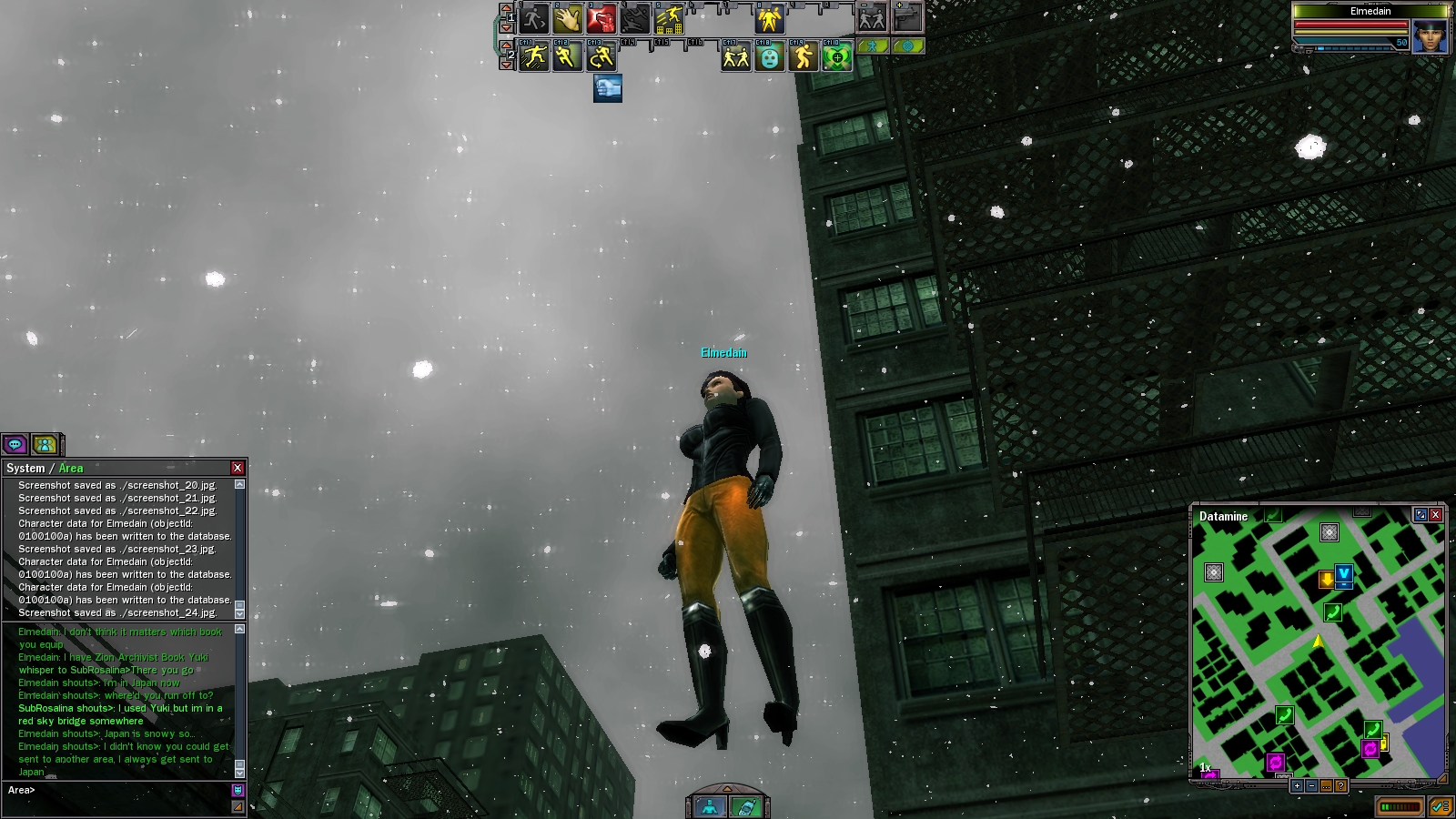Activate the open hand ability in slot 2
Viewport: 1456px width, 819px height.
(x=568, y=18)
